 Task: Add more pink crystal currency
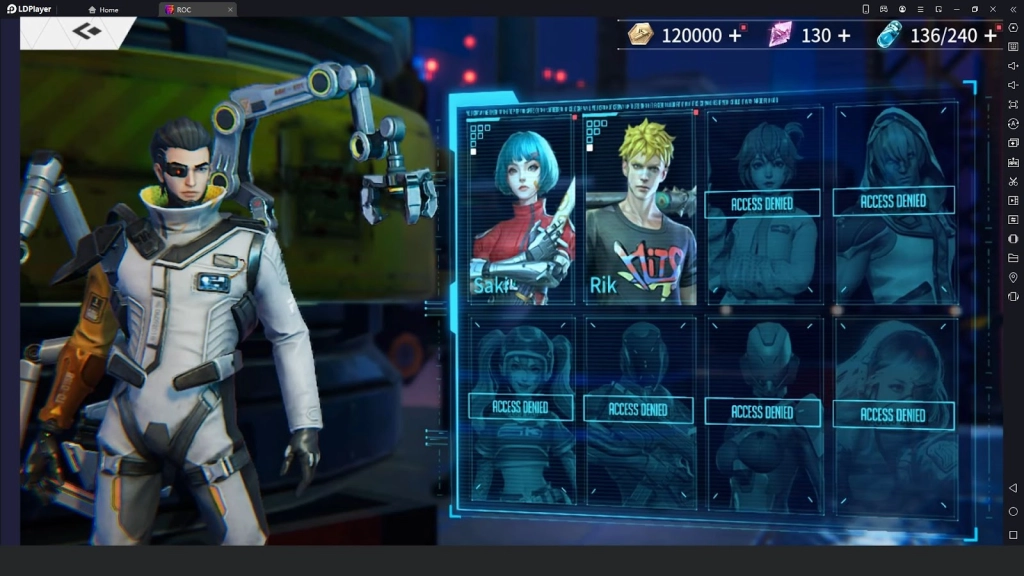pos(843,36)
